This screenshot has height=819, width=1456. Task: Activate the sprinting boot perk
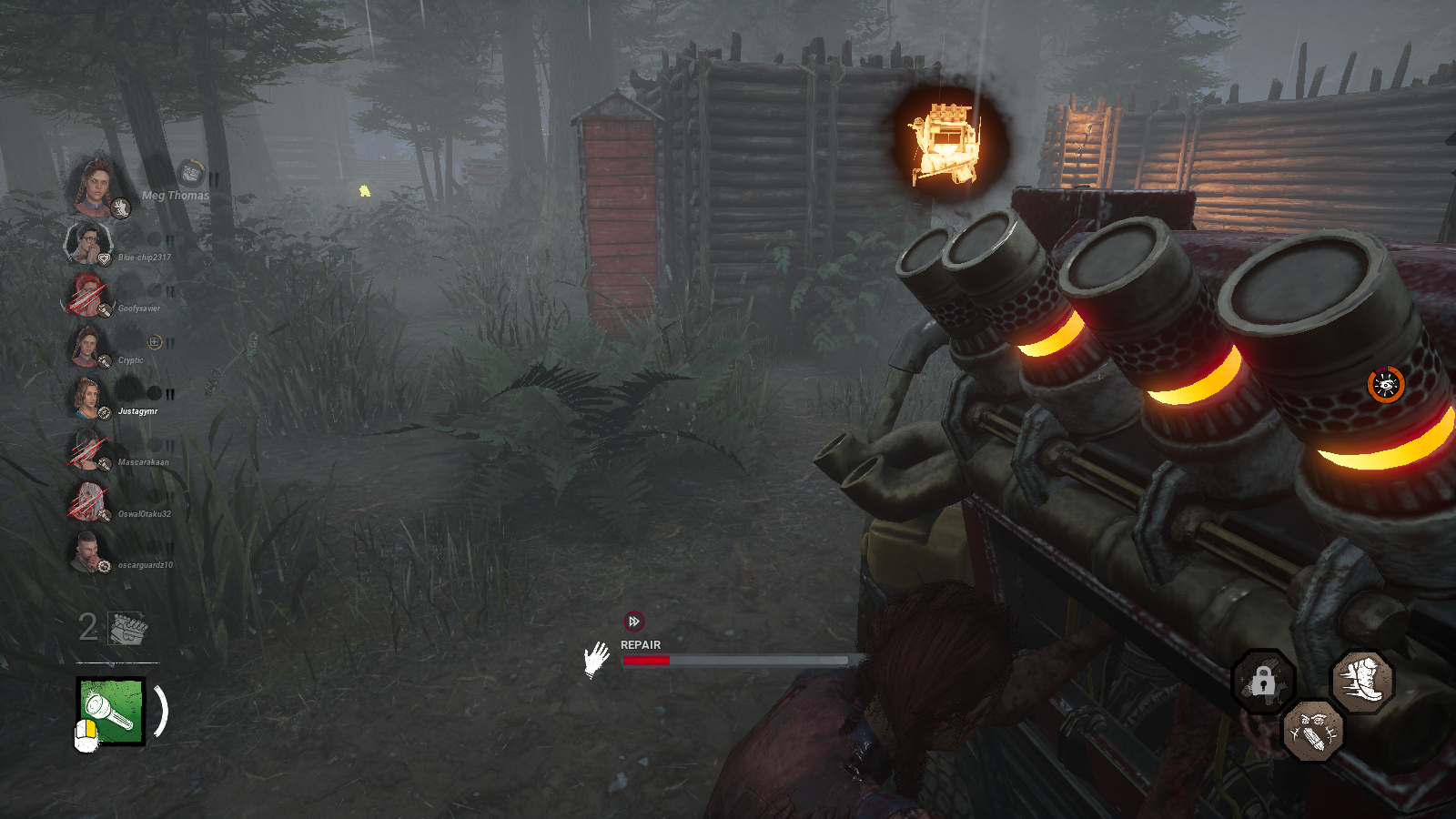coord(1362,681)
